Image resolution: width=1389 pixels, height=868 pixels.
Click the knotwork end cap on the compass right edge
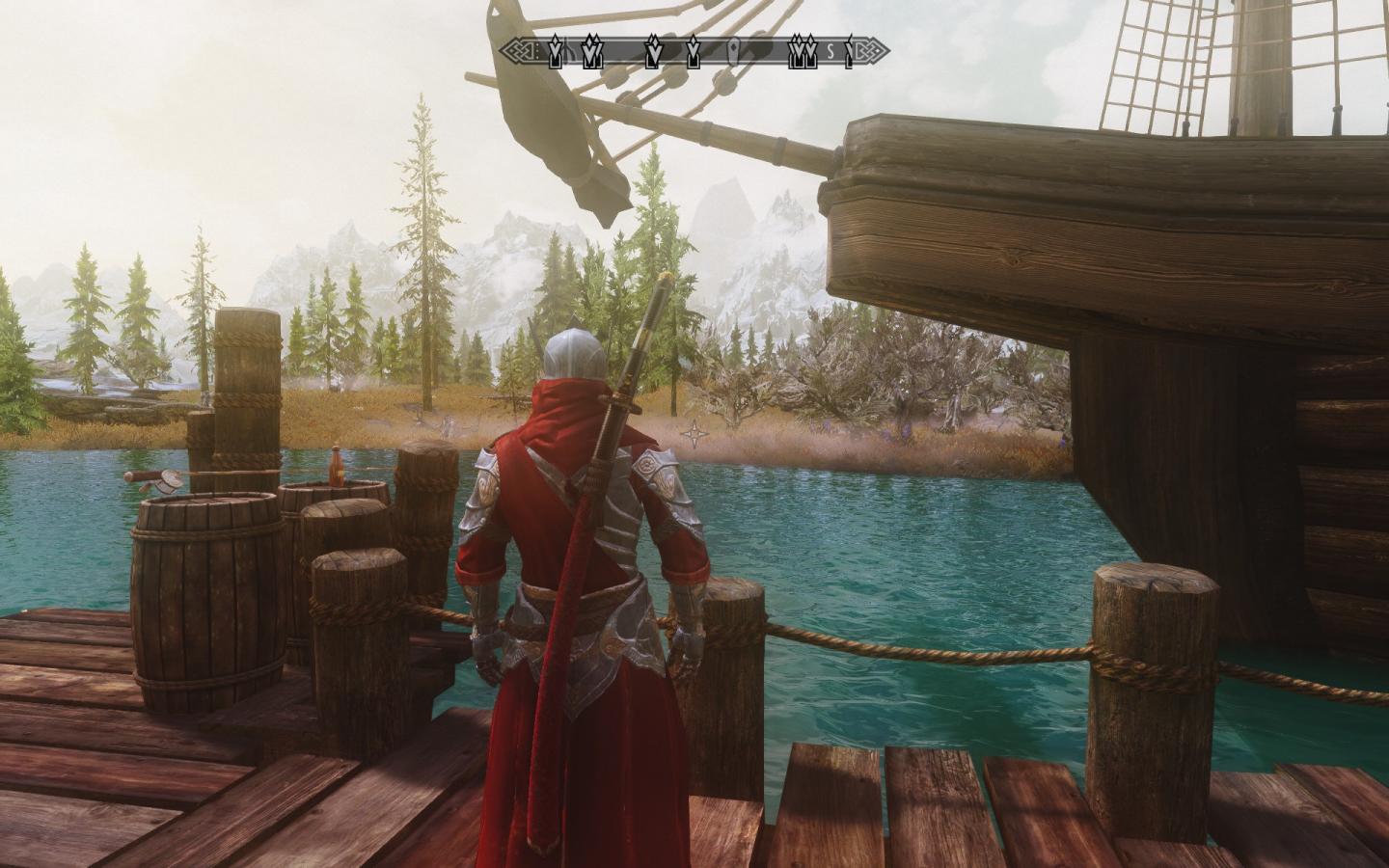pyautogui.click(x=865, y=50)
